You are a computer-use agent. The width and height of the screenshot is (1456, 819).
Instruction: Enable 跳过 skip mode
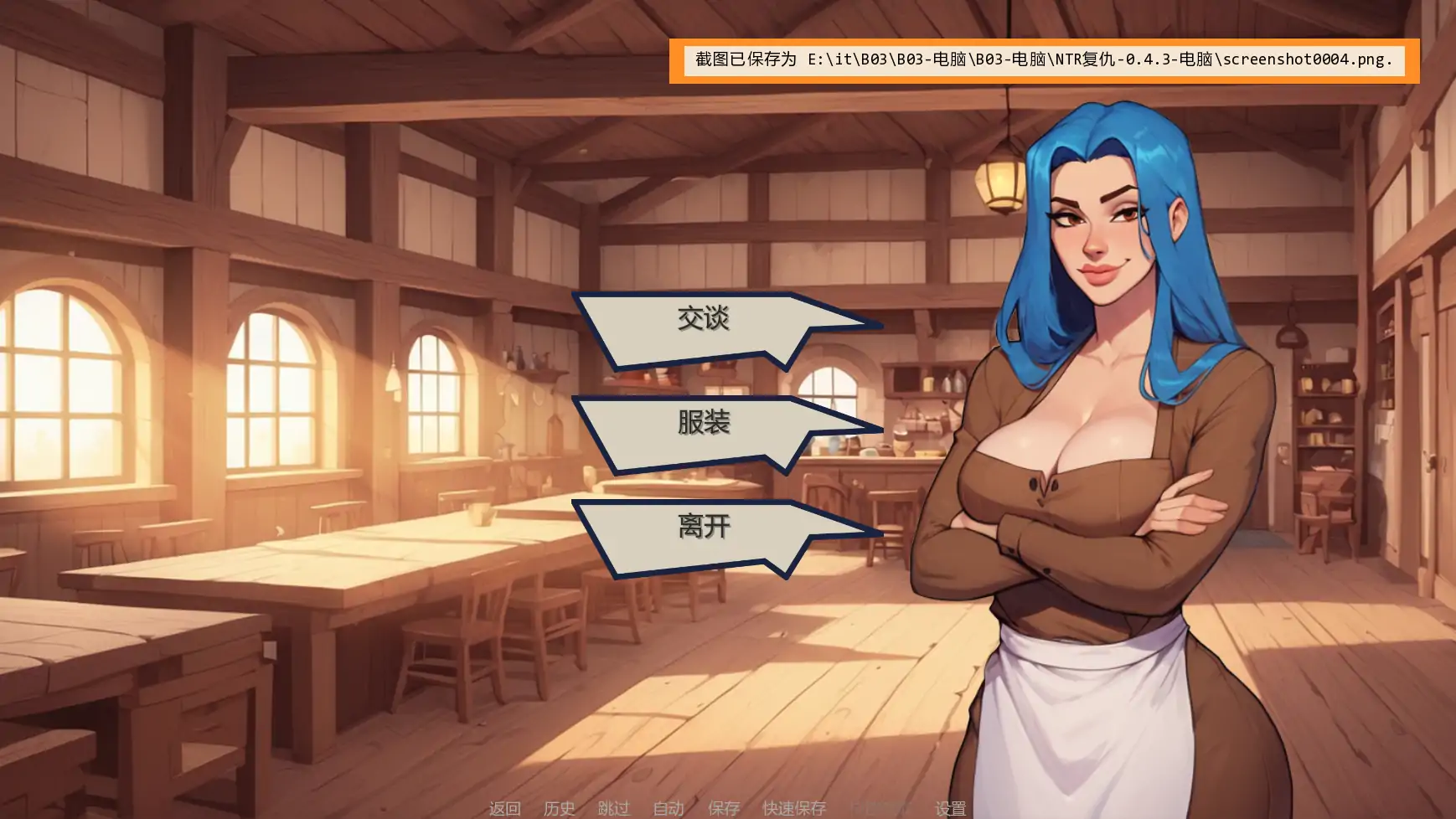click(x=614, y=808)
